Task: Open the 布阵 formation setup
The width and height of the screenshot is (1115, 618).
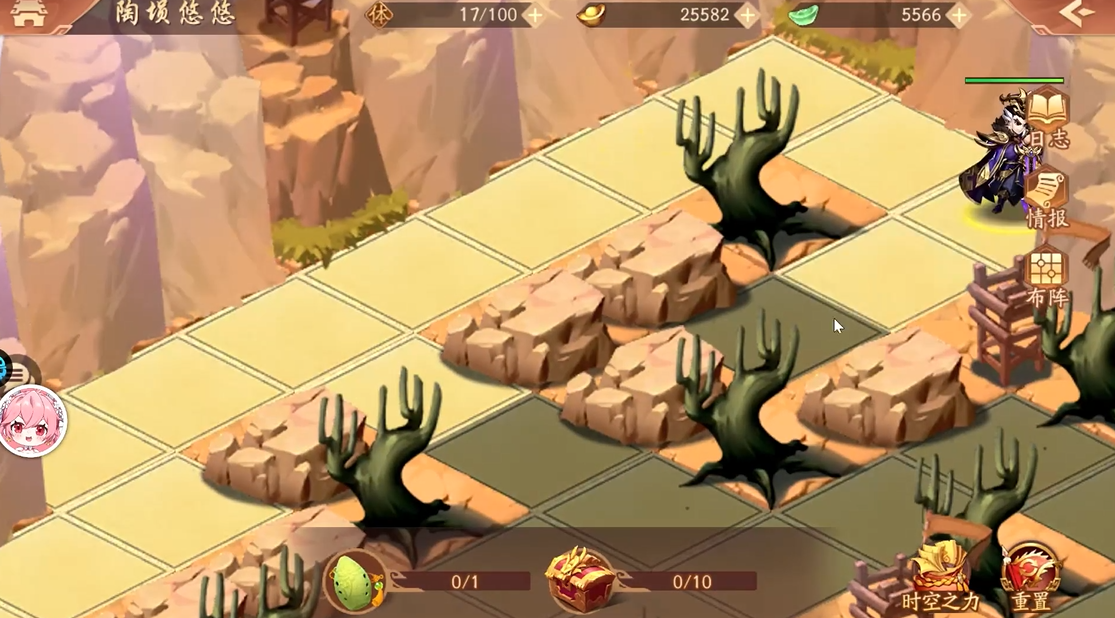Action: 1047,277
